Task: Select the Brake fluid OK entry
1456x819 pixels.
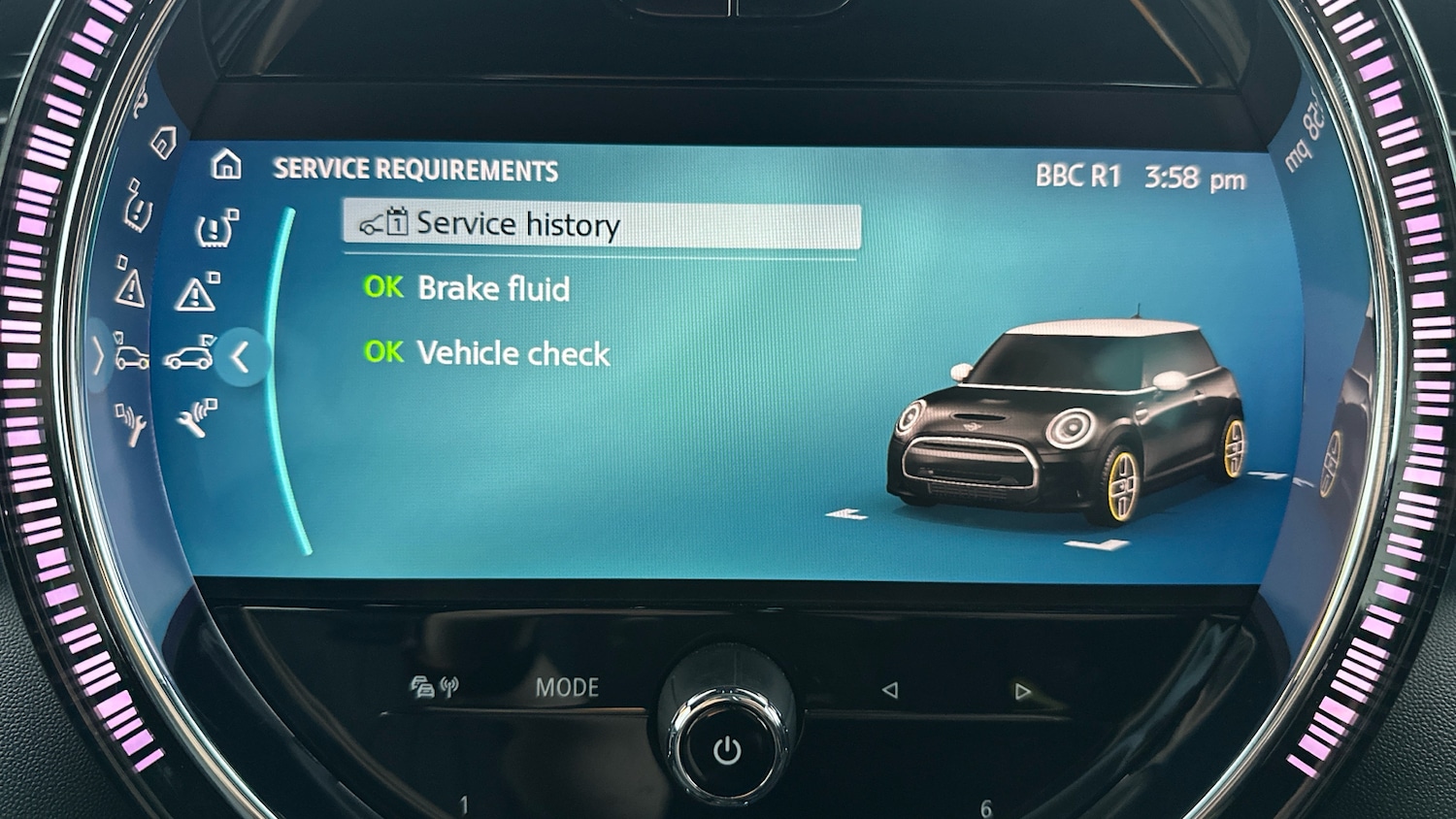Action: [x=466, y=288]
